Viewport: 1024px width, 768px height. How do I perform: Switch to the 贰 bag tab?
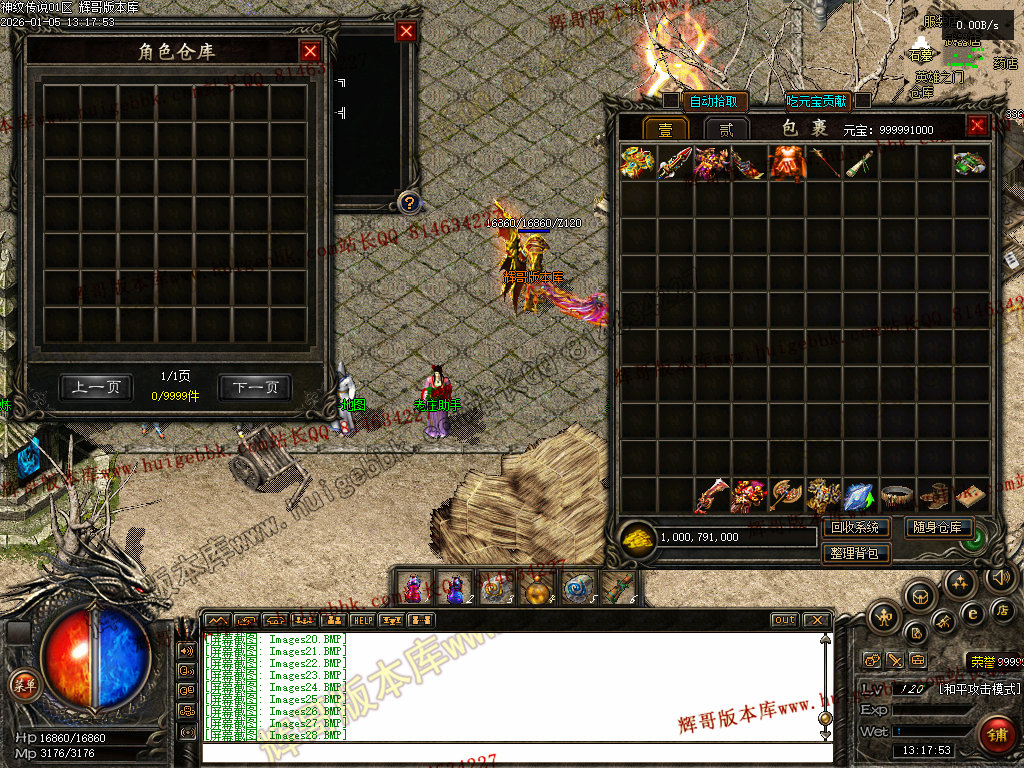click(x=726, y=129)
